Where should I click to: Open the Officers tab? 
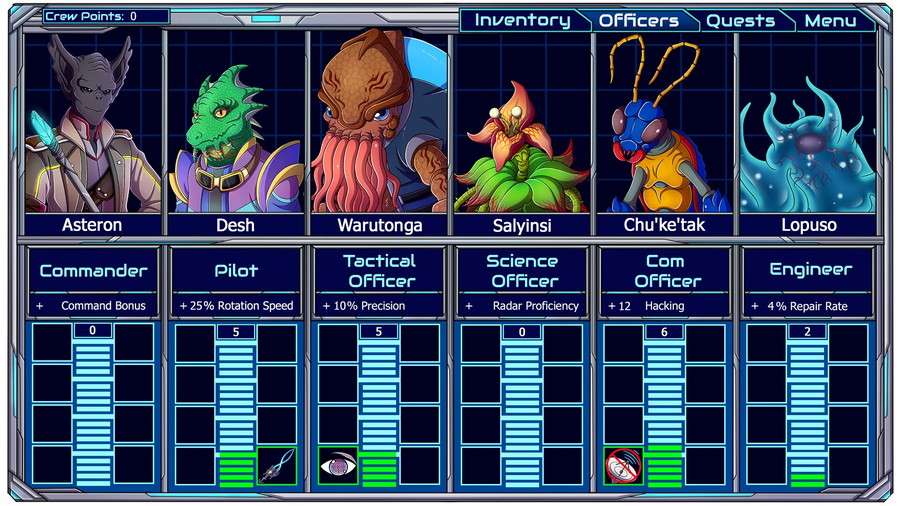tap(638, 20)
